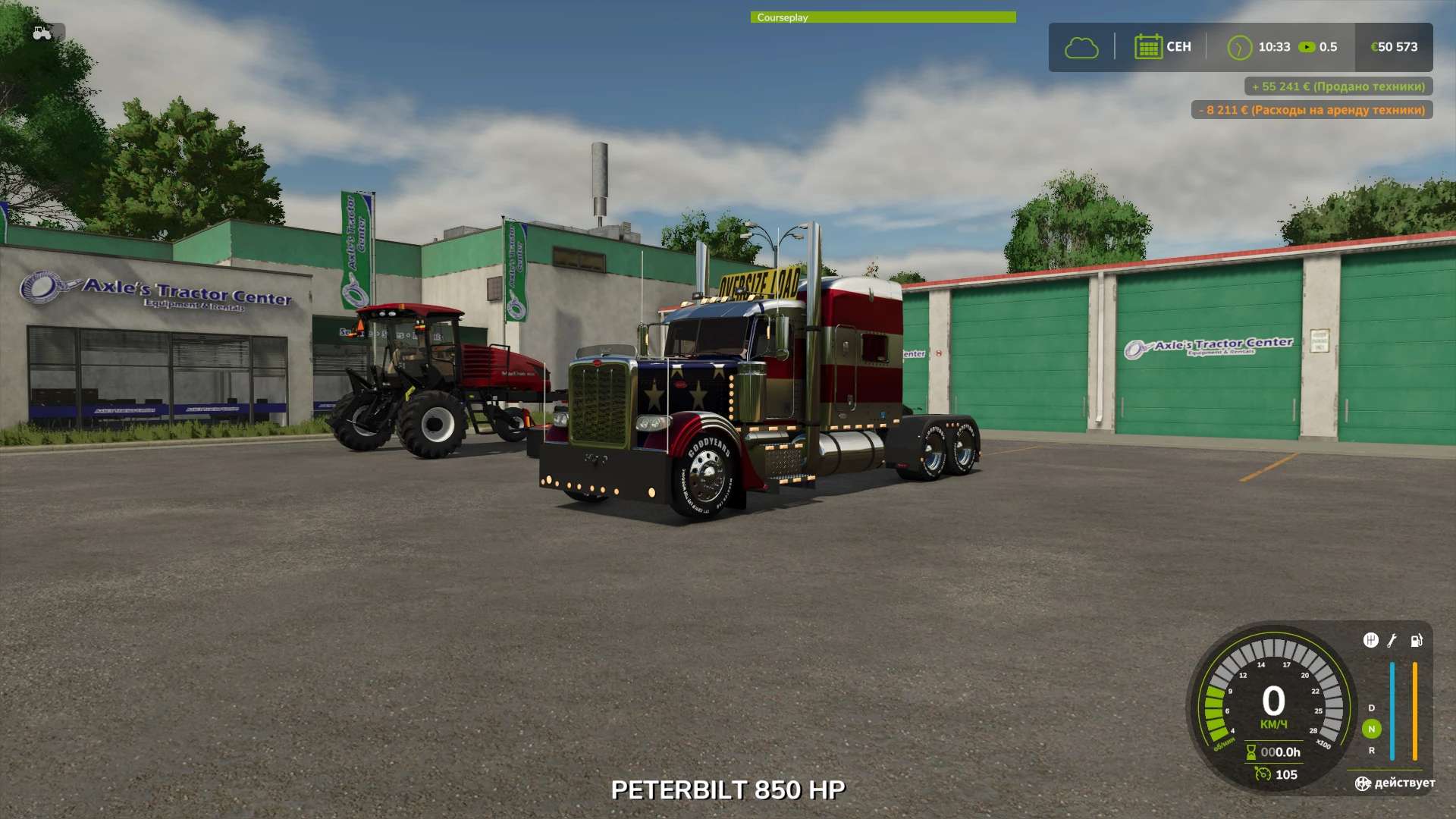Select the highlighted N neutral gear
1456x819 pixels.
[x=1371, y=729]
